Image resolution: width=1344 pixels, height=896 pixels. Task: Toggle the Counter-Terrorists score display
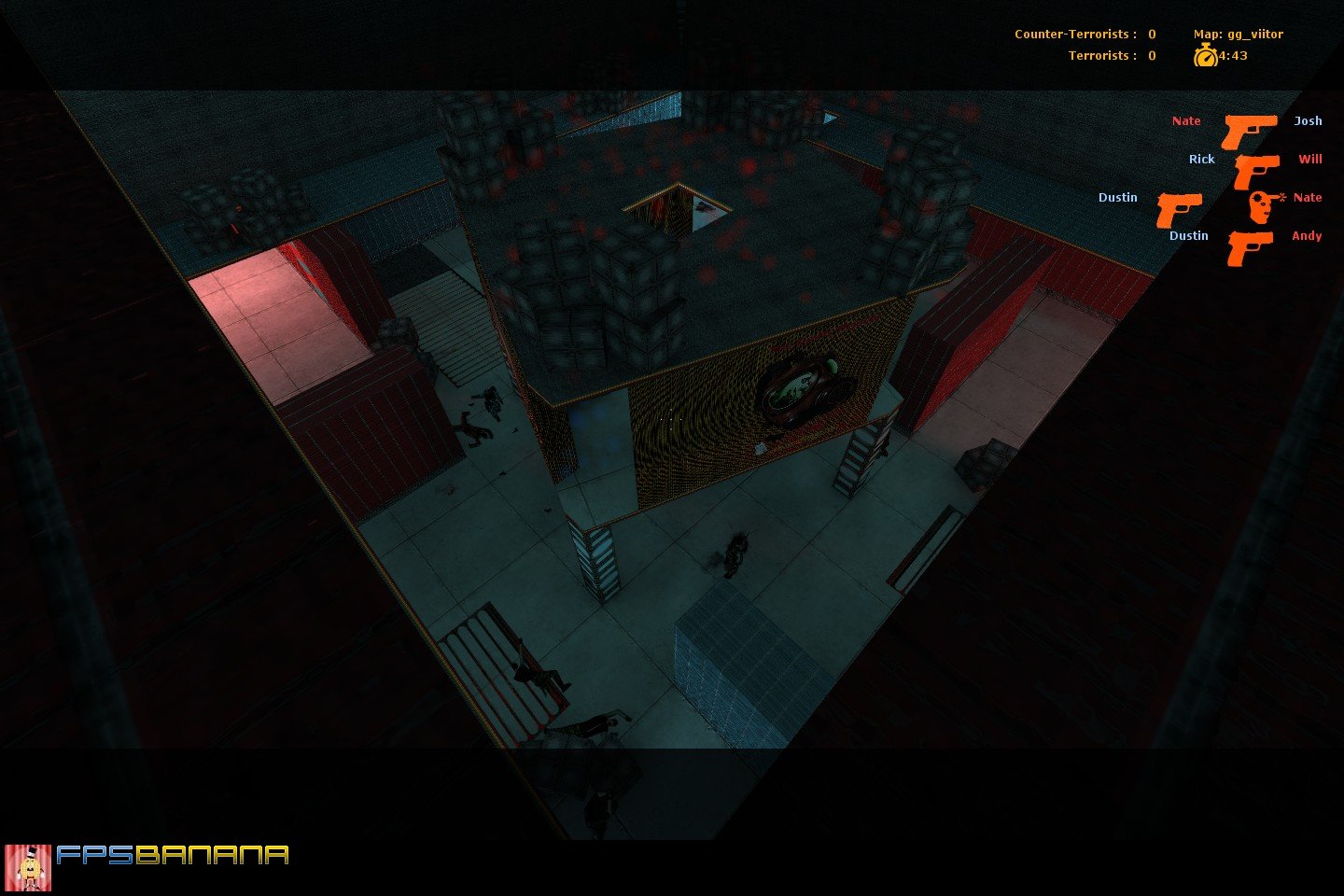click(1083, 34)
